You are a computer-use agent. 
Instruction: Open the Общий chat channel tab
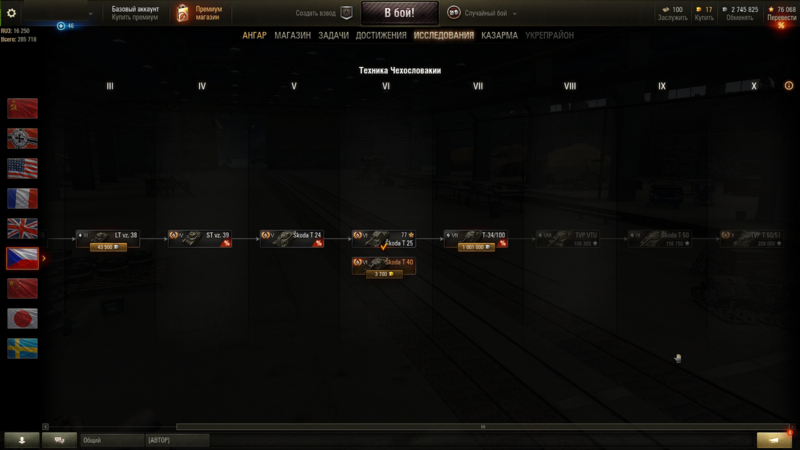92,439
